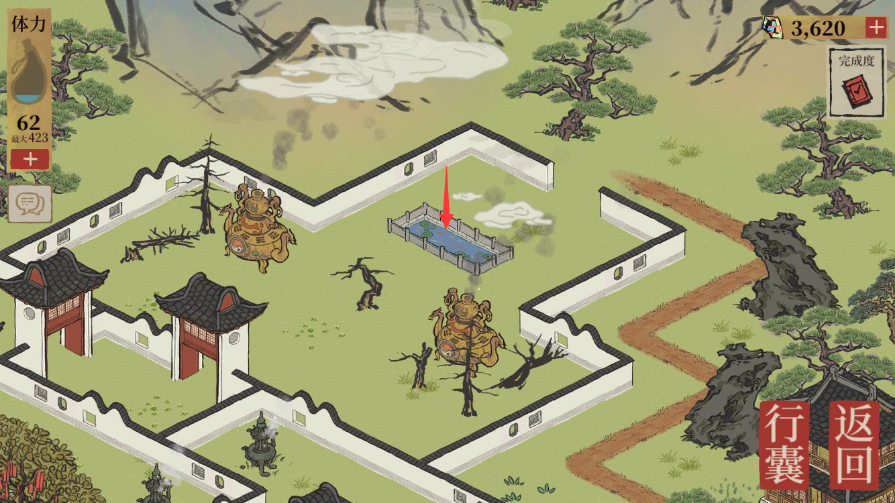
Task: Open the 完成度 completion panel
Action: coord(857,81)
